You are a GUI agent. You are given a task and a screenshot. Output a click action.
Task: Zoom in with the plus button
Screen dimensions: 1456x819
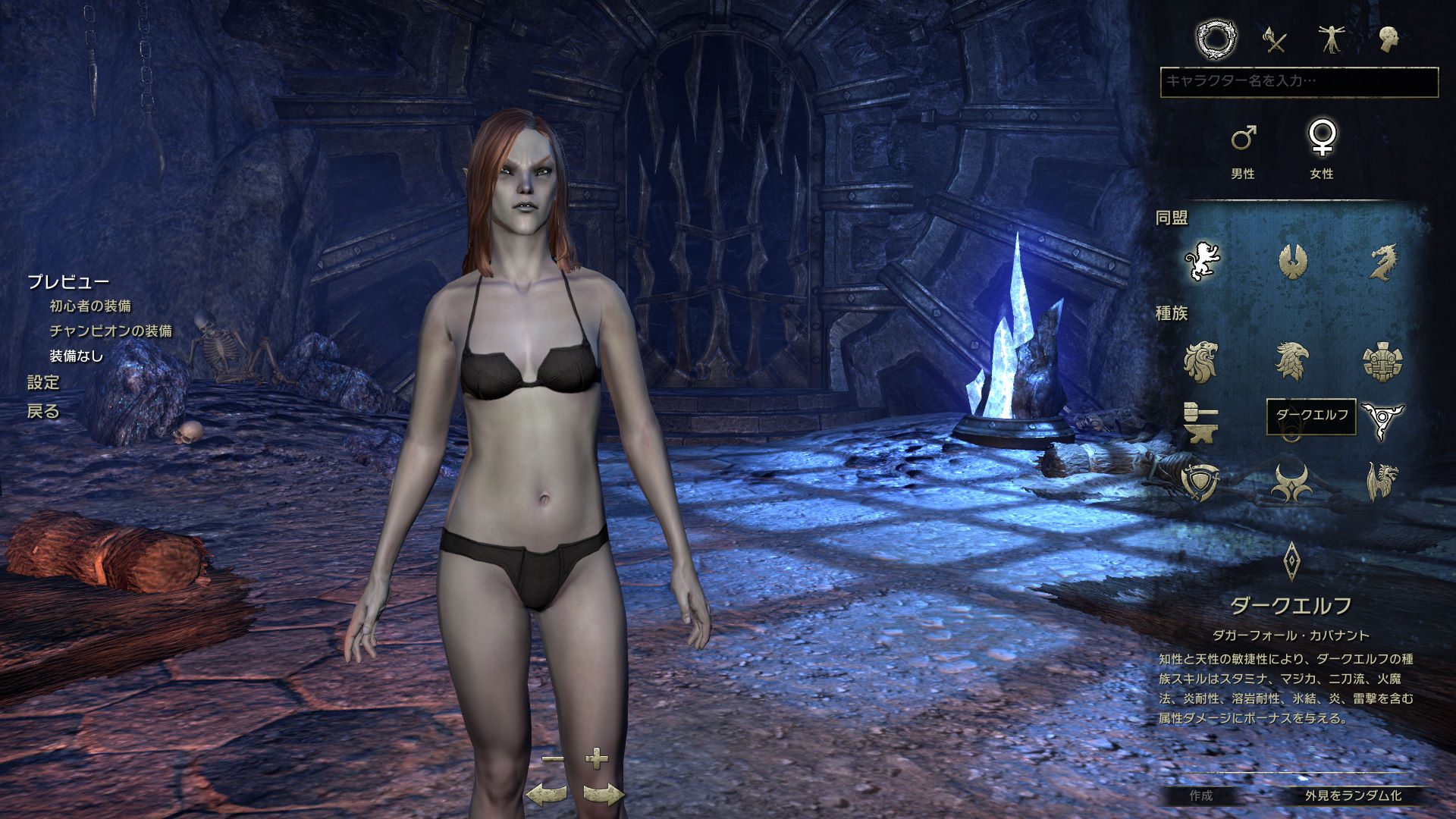point(597,758)
